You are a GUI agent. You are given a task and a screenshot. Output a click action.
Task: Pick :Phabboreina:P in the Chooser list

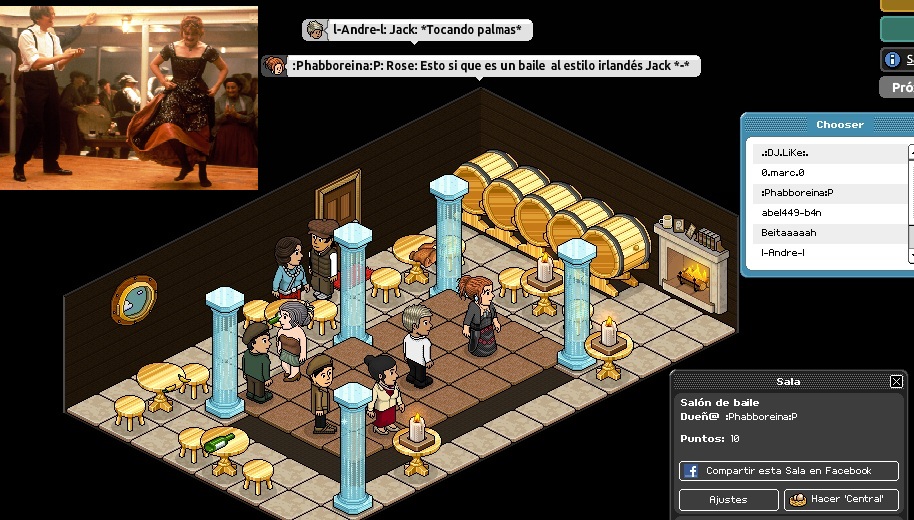(x=830, y=193)
